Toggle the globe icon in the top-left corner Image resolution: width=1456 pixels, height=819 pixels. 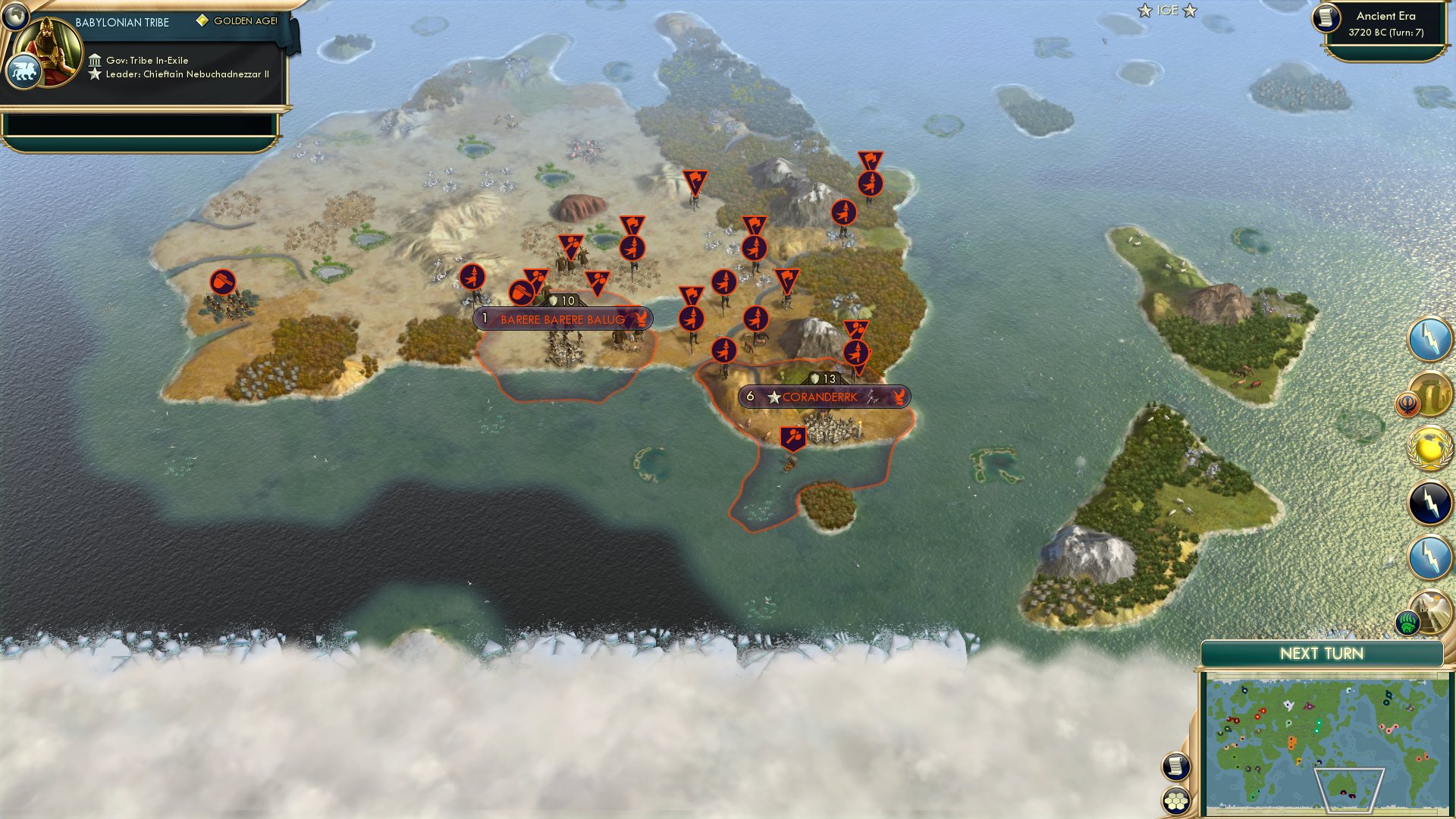17,17
